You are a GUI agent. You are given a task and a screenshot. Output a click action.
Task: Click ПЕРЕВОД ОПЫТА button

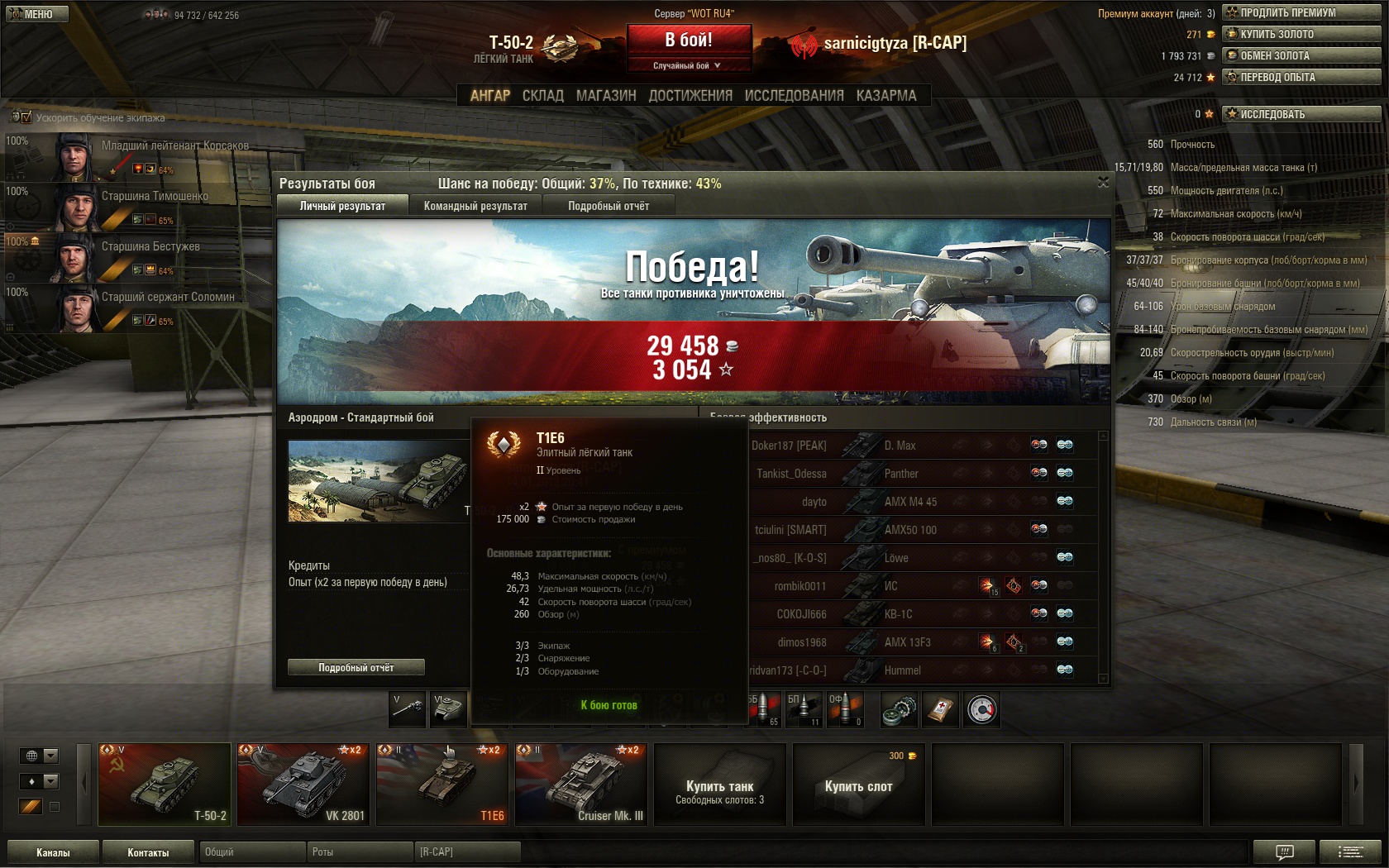pyautogui.click(x=1301, y=77)
